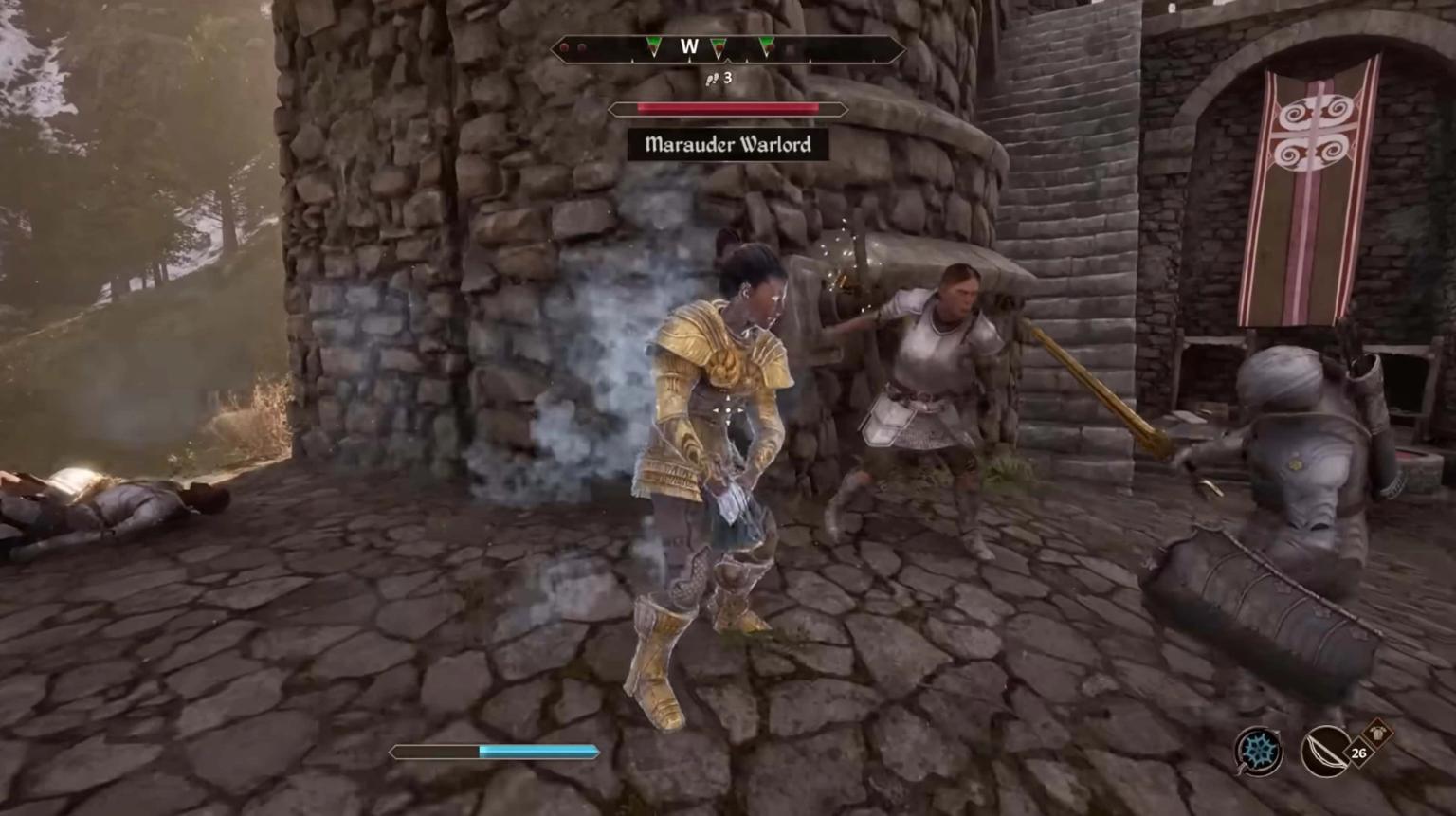1456x816 pixels.
Task: Click the left arrow edge of the compass strip
Action: pos(555,49)
